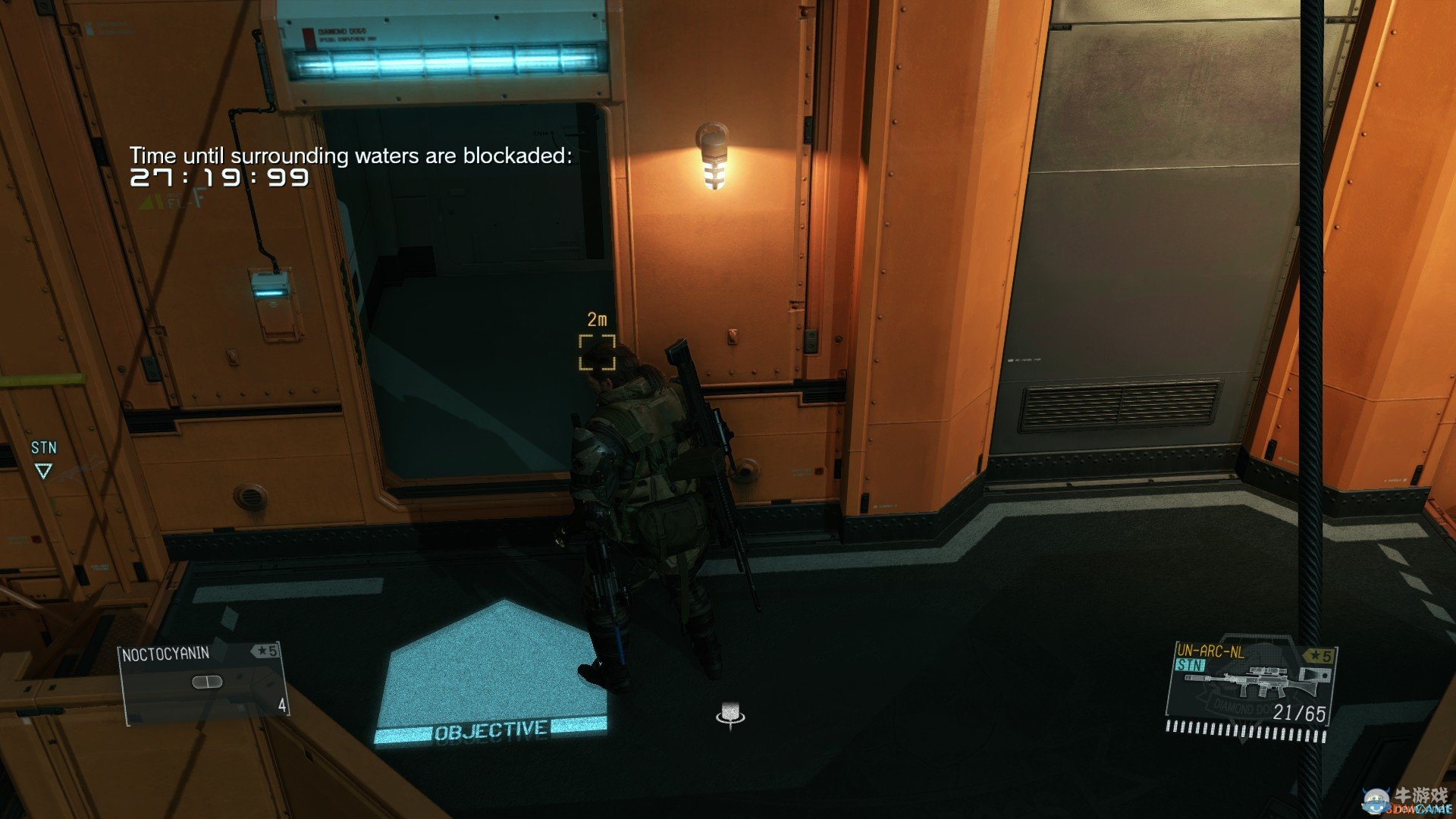Select the Noctocyanin item slot
This screenshot has height=819, width=1456.
tap(204, 682)
